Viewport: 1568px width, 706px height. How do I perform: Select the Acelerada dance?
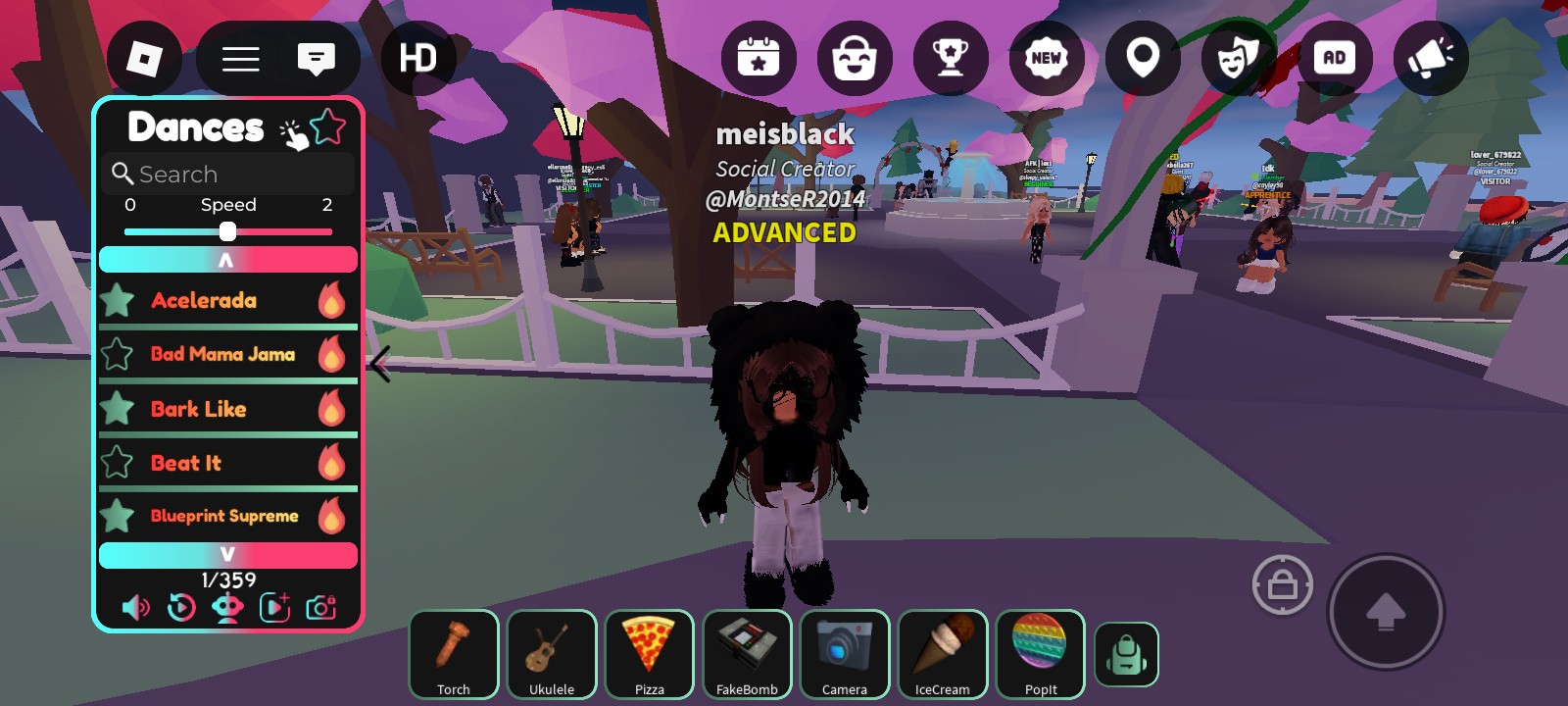pyautogui.click(x=204, y=300)
